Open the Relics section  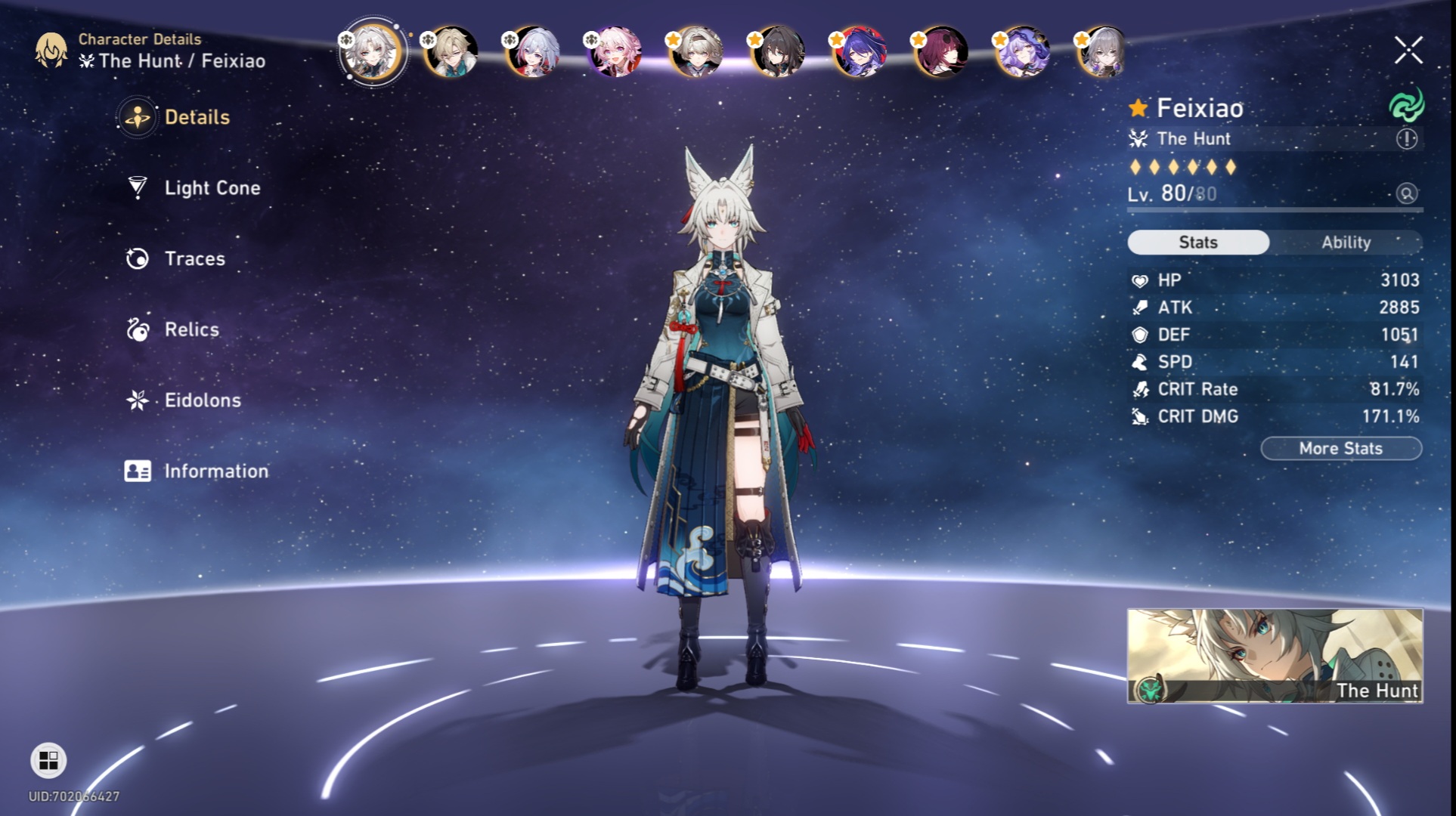click(x=191, y=329)
